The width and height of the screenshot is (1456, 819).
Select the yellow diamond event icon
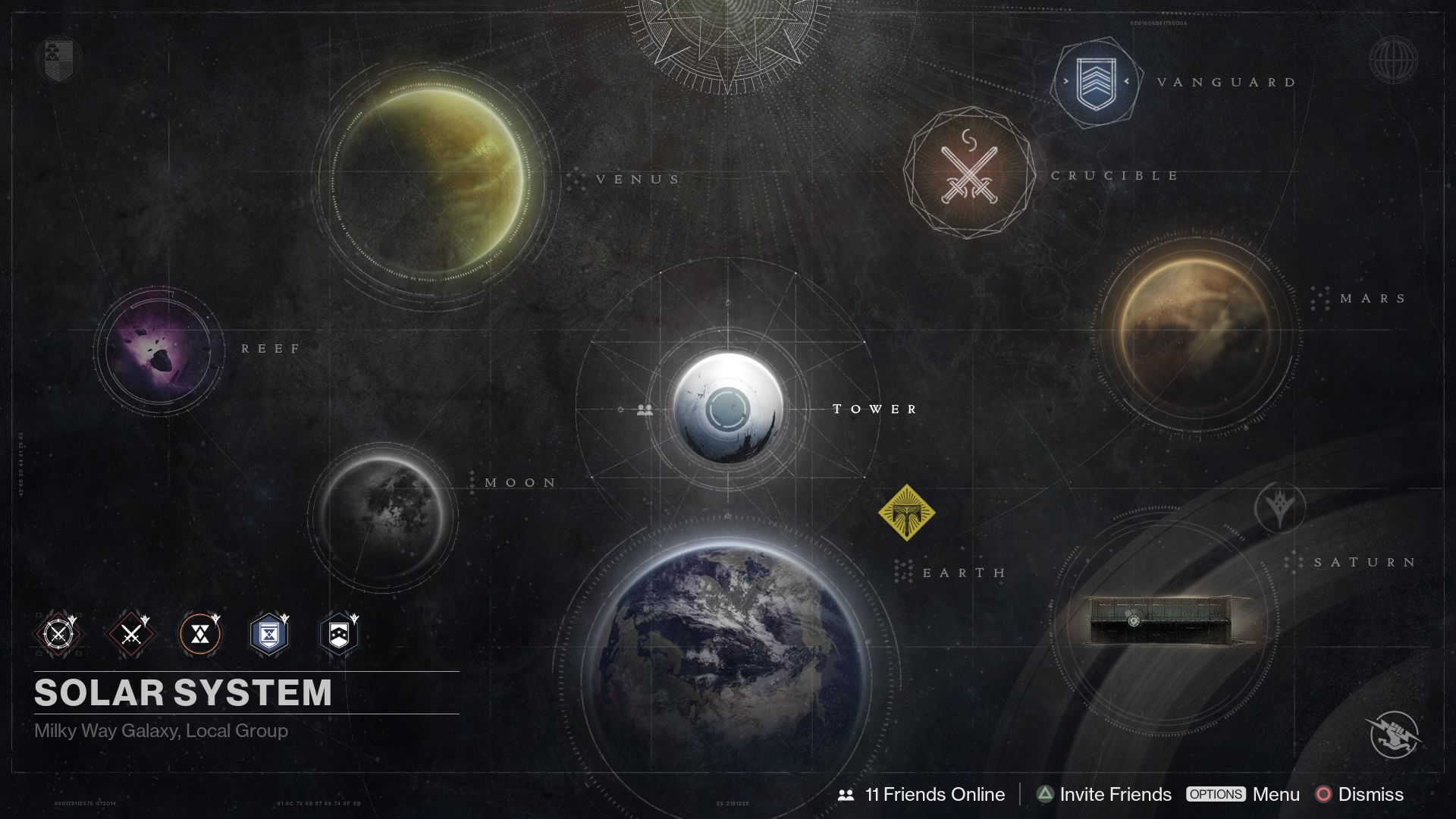coord(906,513)
